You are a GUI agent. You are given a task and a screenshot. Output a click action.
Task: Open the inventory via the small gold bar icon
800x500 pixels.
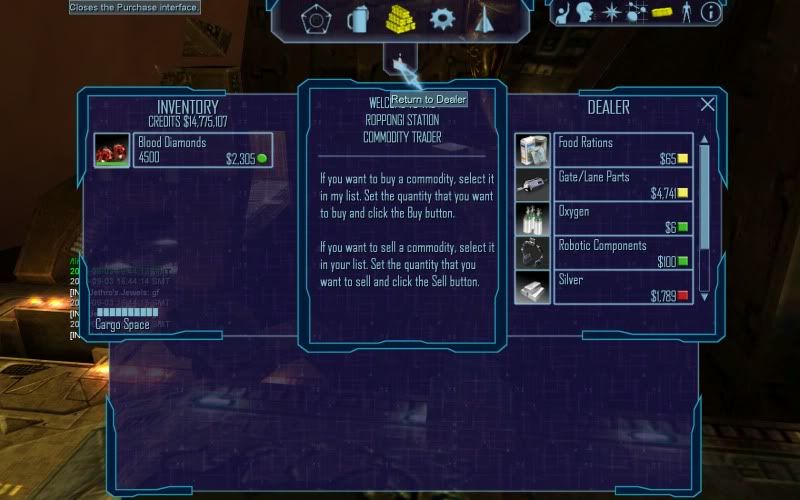tap(660, 13)
